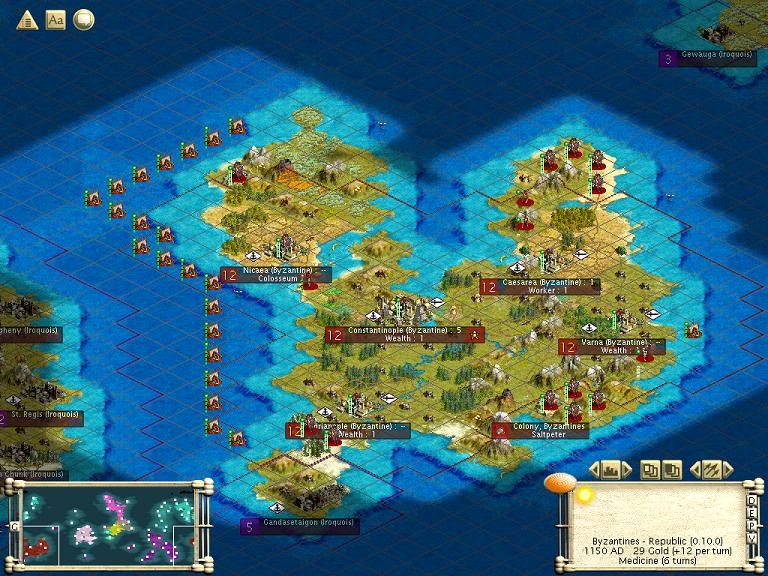This screenshot has height=576, width=768.
Task: Open the E shortcut on info box
Action: tap(751, 511)
